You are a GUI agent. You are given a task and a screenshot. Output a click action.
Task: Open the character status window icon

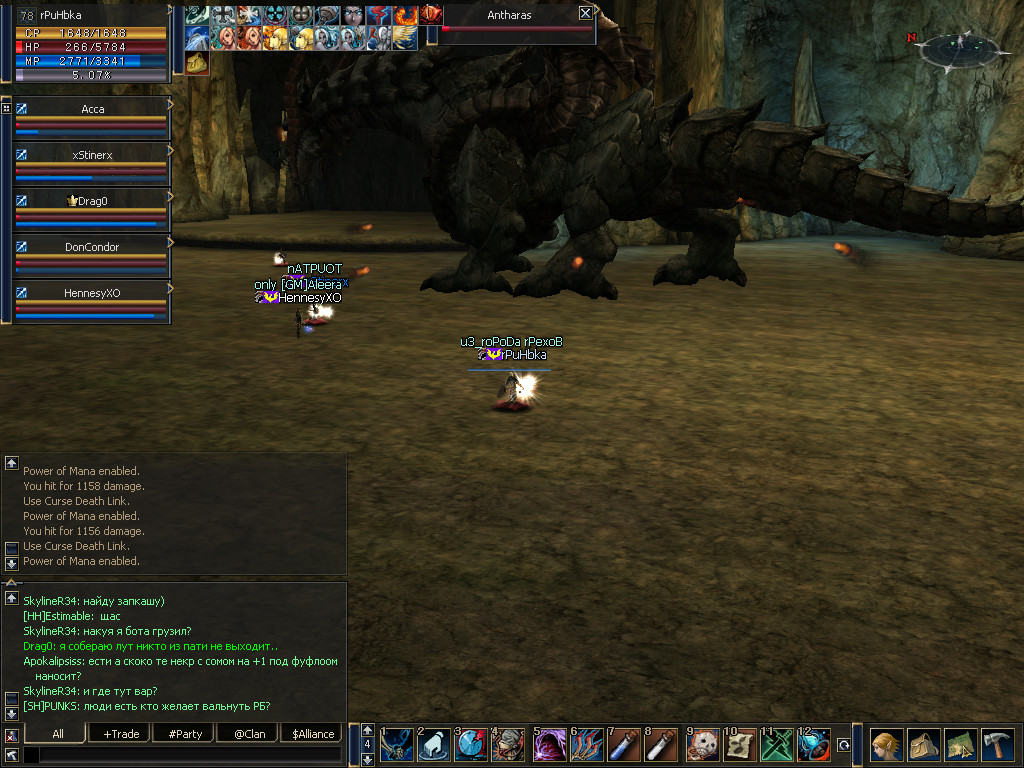885,745
